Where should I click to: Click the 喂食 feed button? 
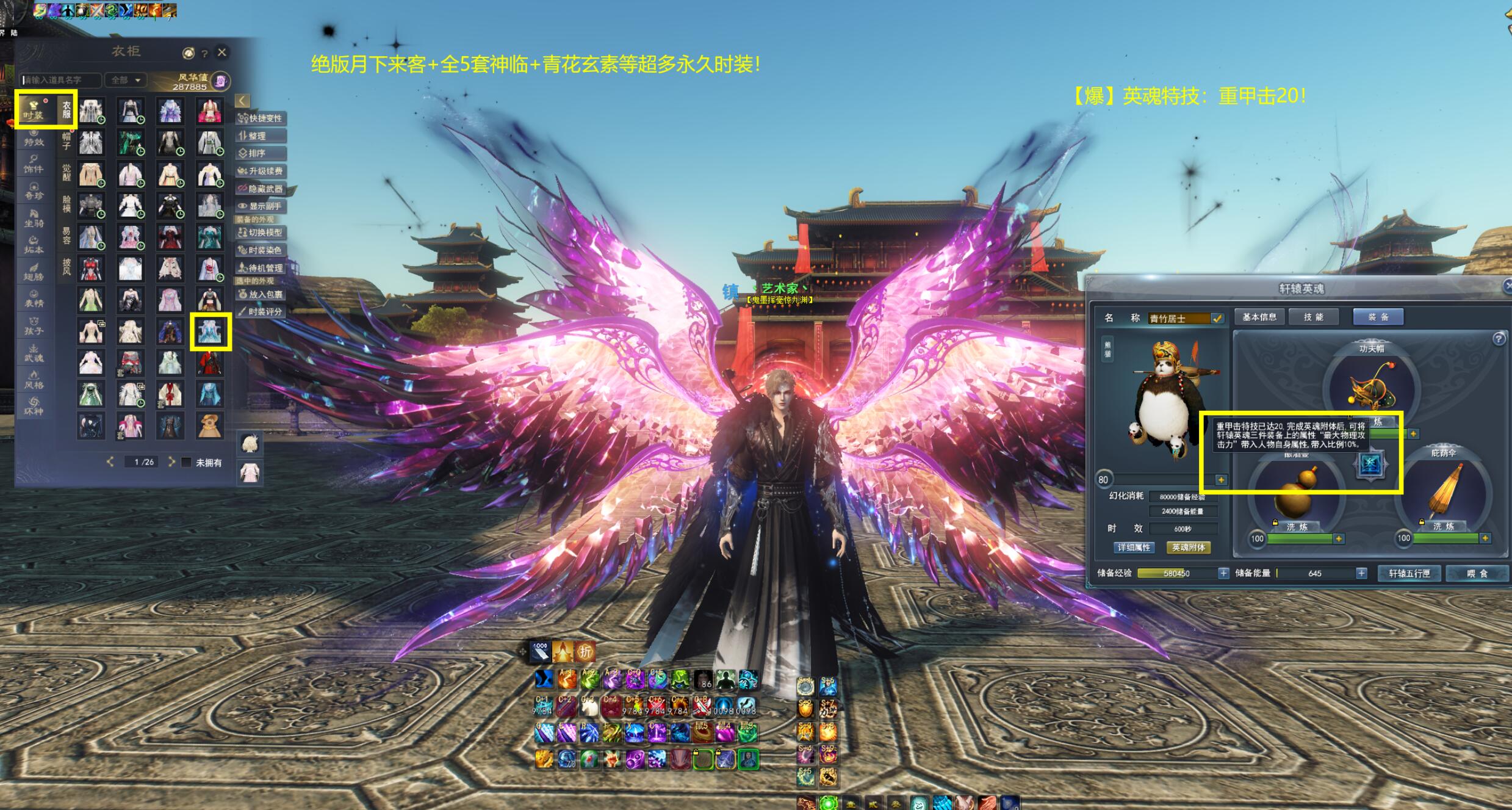click(x=1477, y=573)
